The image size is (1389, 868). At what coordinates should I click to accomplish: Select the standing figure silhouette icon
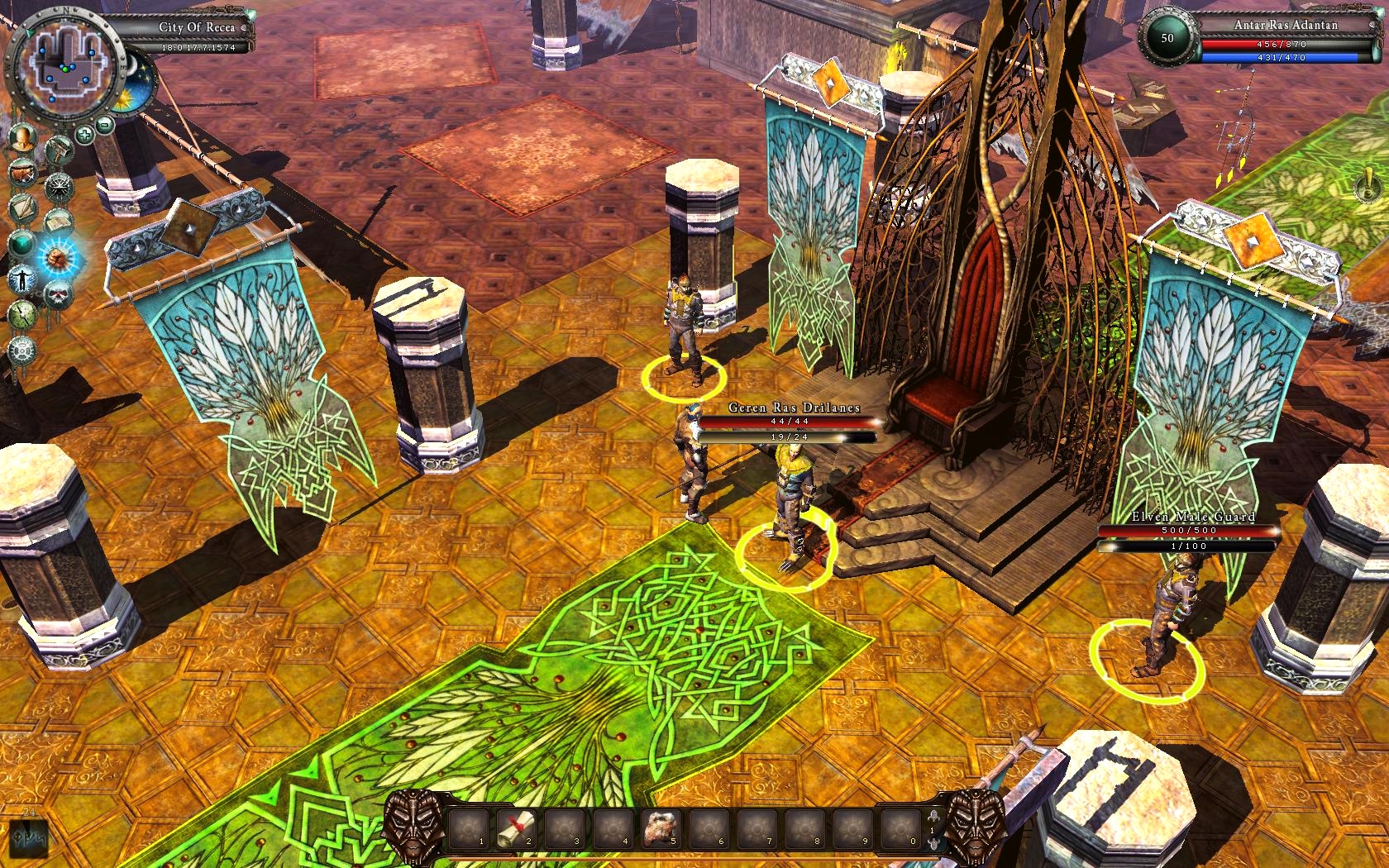click(x=22, y=279)
